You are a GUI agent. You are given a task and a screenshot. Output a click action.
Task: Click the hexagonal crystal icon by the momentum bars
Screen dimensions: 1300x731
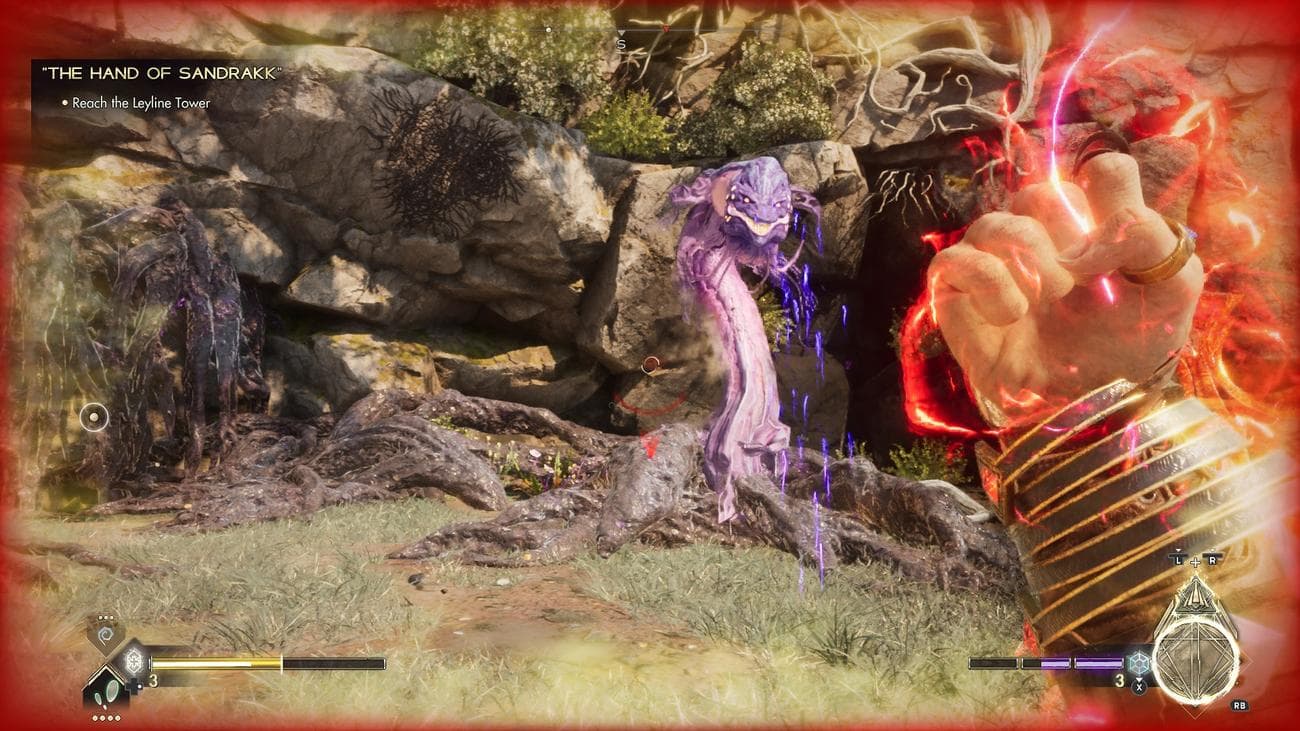point(1139,663)
